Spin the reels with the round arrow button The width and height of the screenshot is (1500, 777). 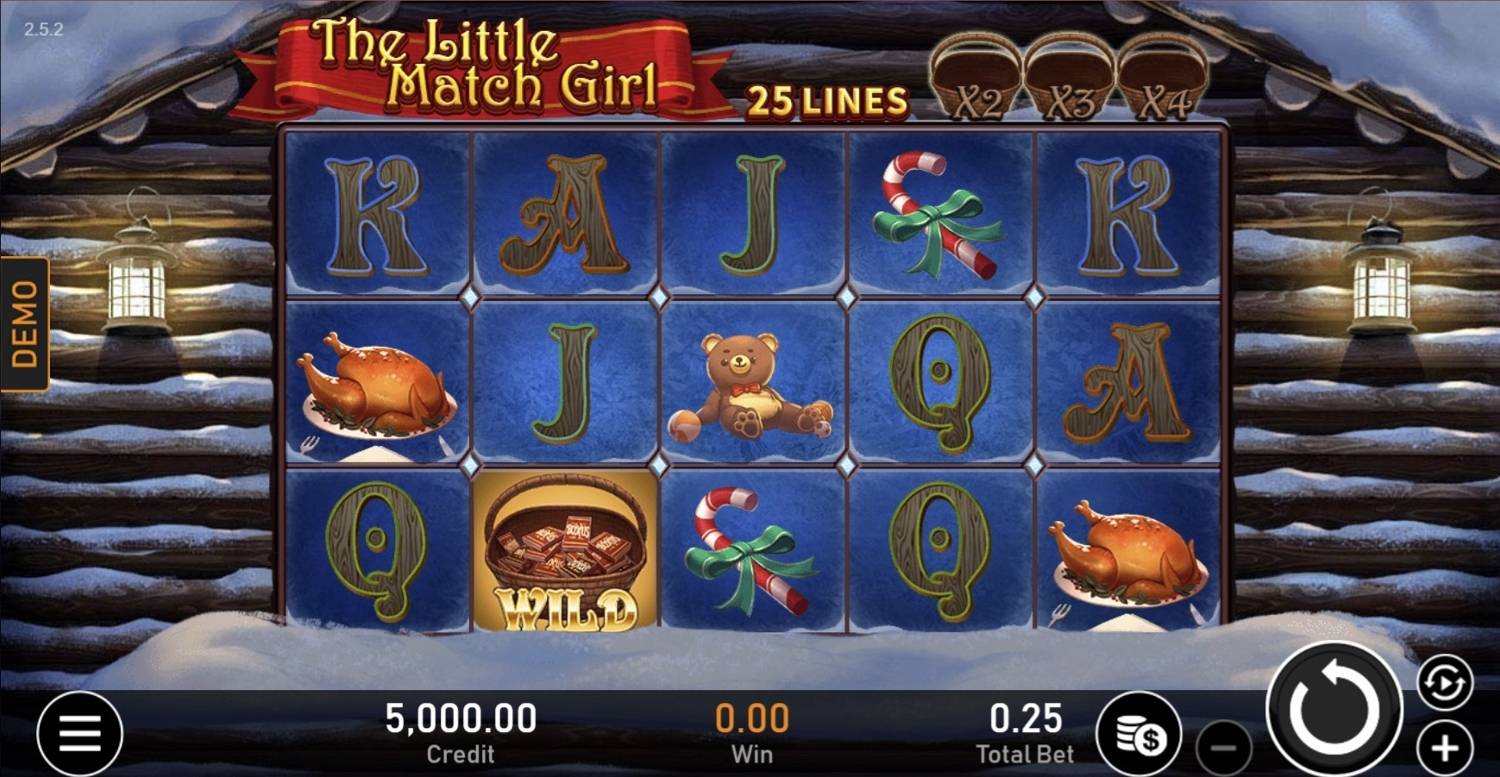click(x=1334, y=709)
